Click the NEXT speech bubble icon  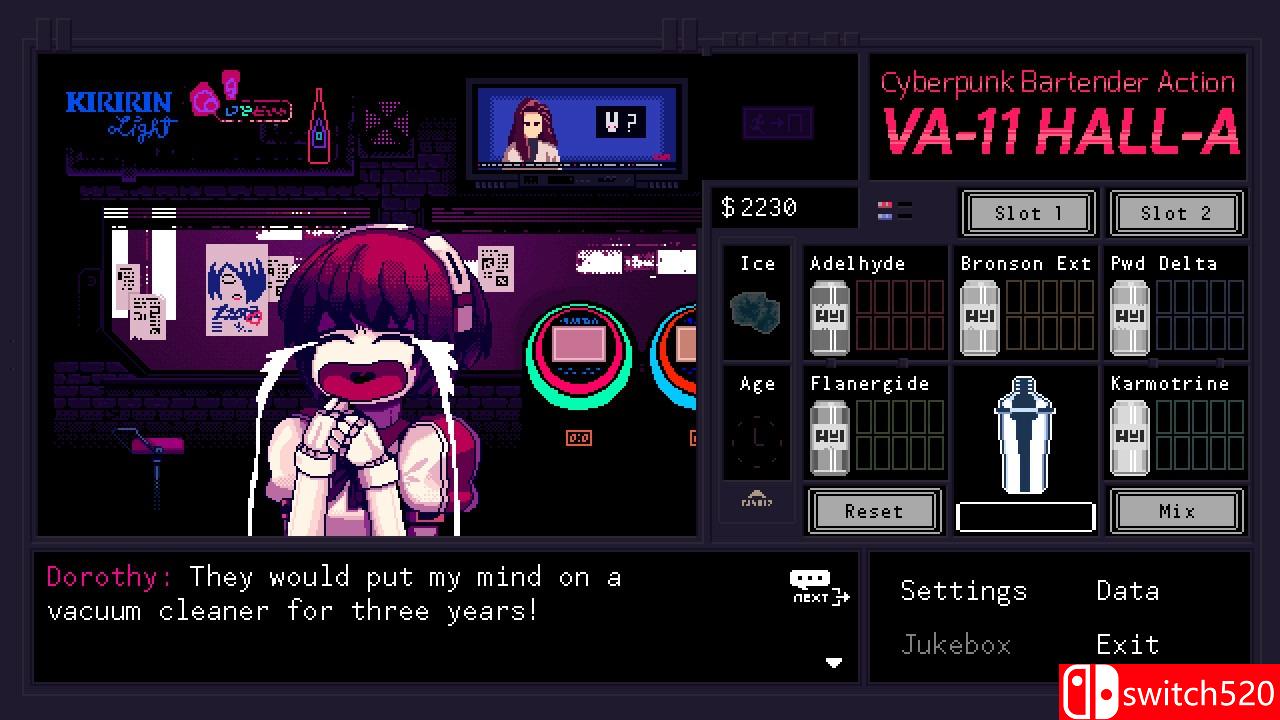point(812,585)
